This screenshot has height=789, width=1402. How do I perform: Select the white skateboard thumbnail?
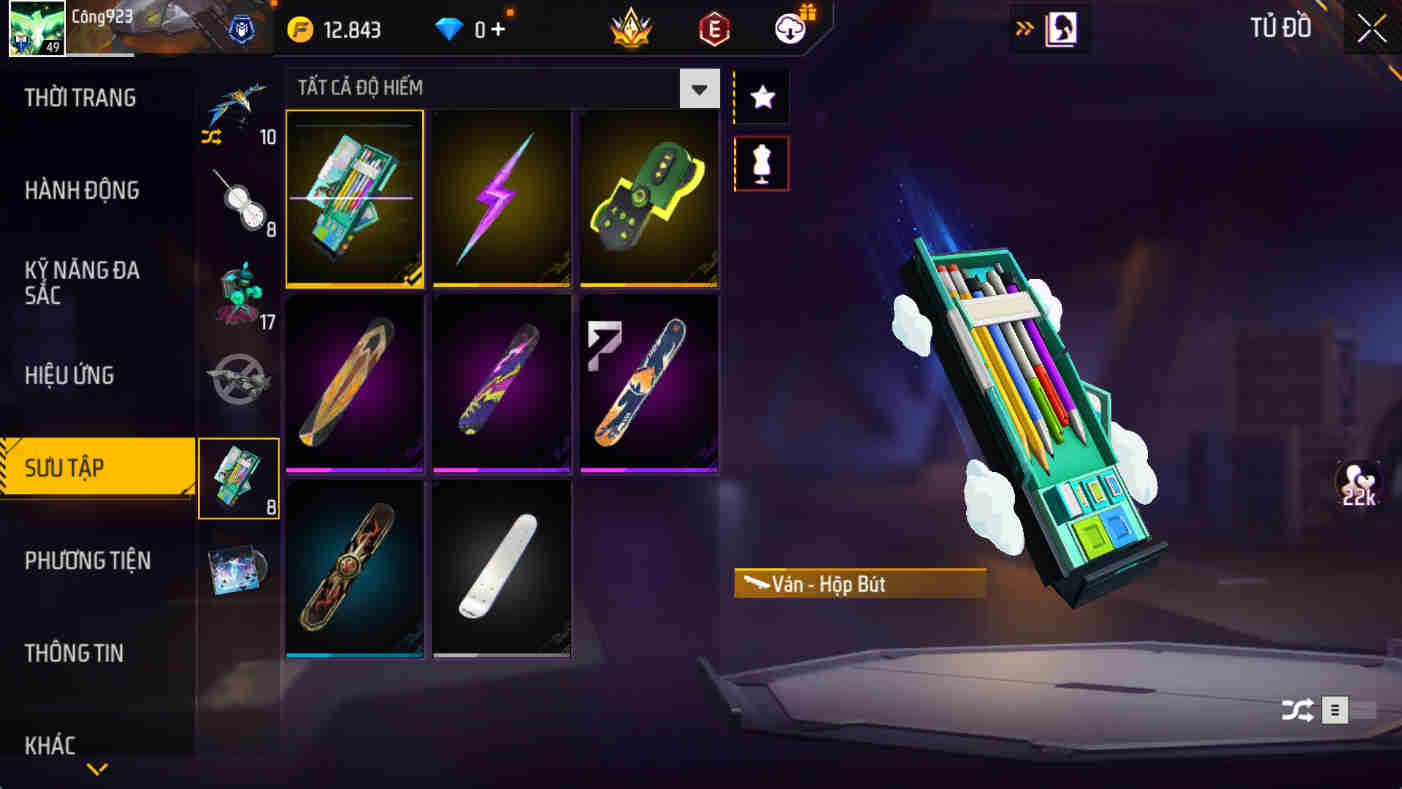(x=502, y=568)
